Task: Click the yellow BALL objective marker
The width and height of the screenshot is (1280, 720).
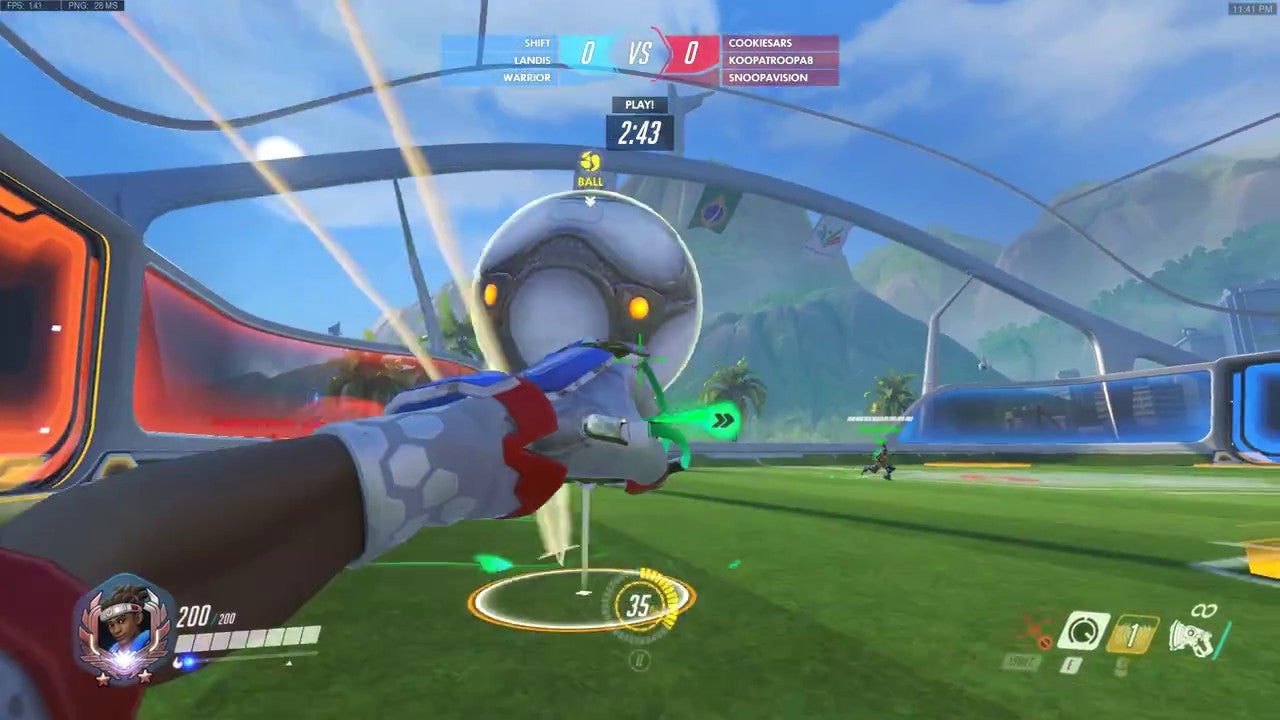Action: (590, 170)
